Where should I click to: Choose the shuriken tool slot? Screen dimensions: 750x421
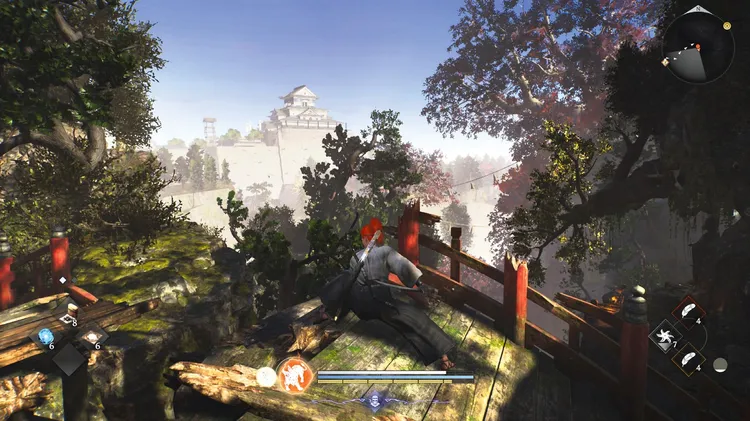(x=664, y=336)
